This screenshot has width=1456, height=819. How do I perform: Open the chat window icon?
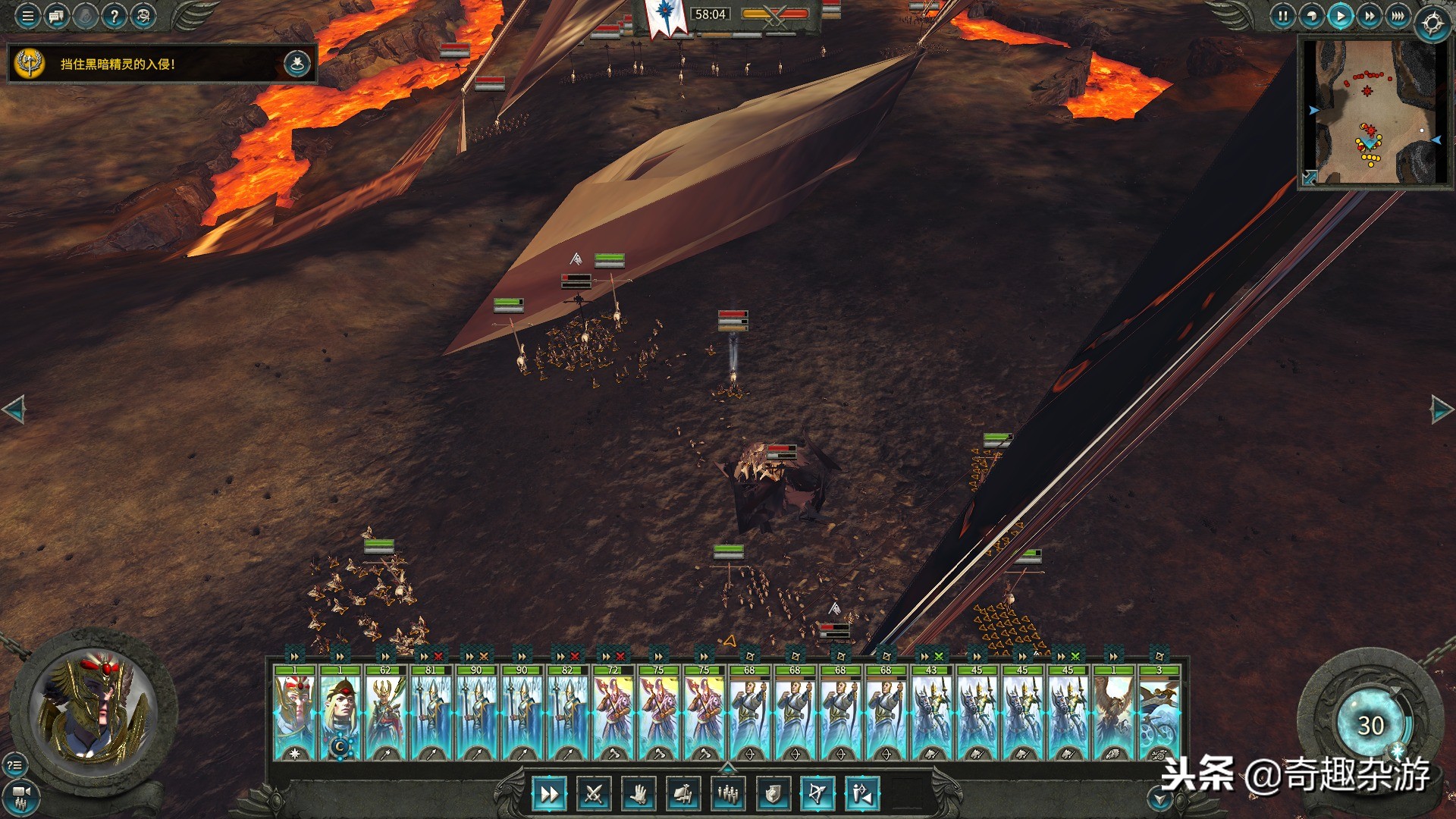click(x=57, y=16)
